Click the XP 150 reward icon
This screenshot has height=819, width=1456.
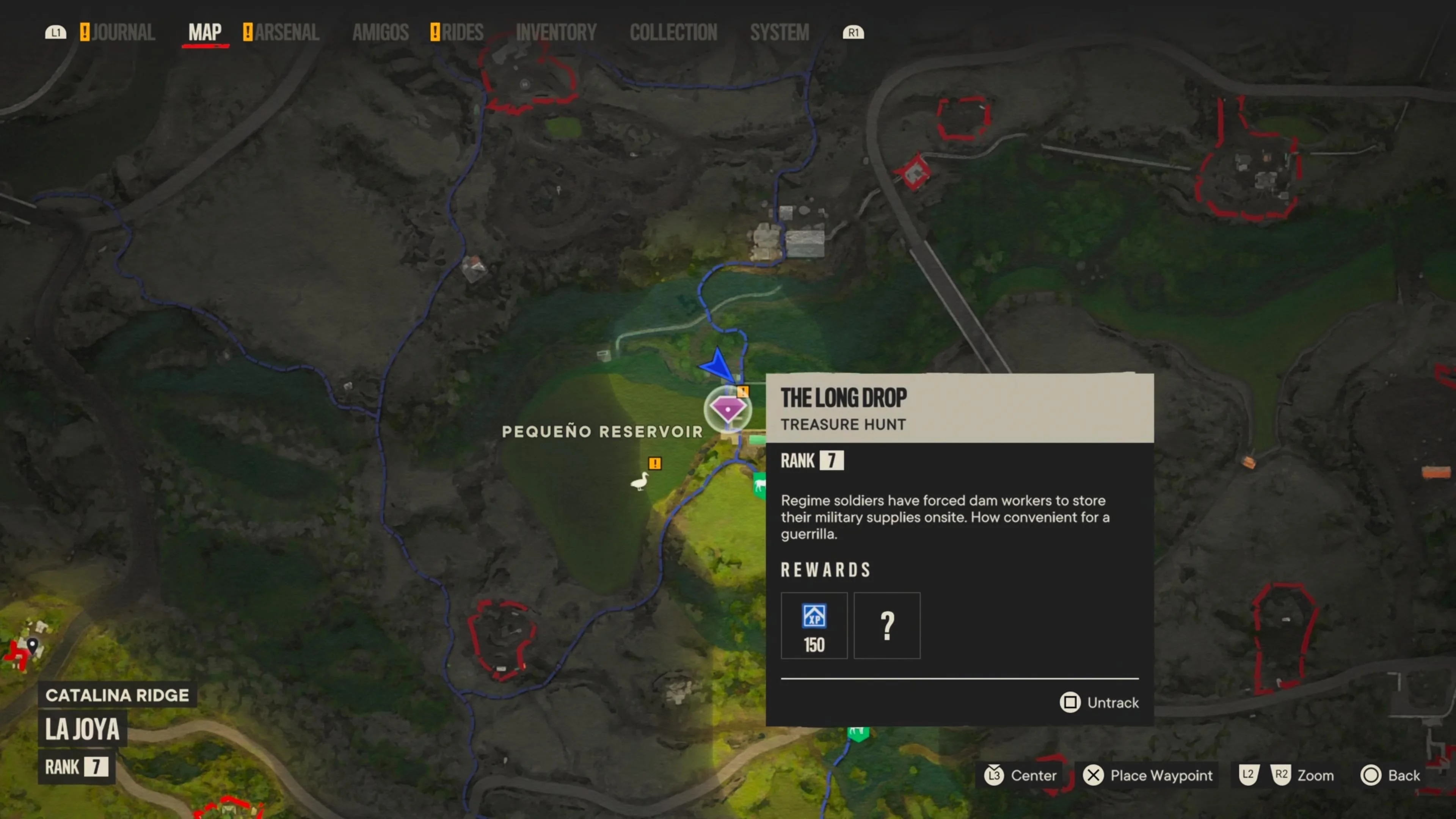[814, 625]
